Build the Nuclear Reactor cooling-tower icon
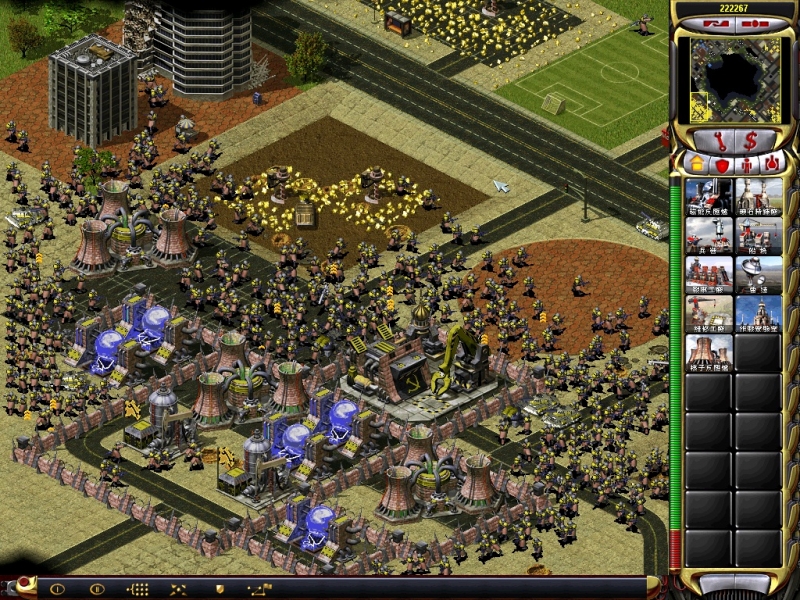 click(x=709, y=353)
